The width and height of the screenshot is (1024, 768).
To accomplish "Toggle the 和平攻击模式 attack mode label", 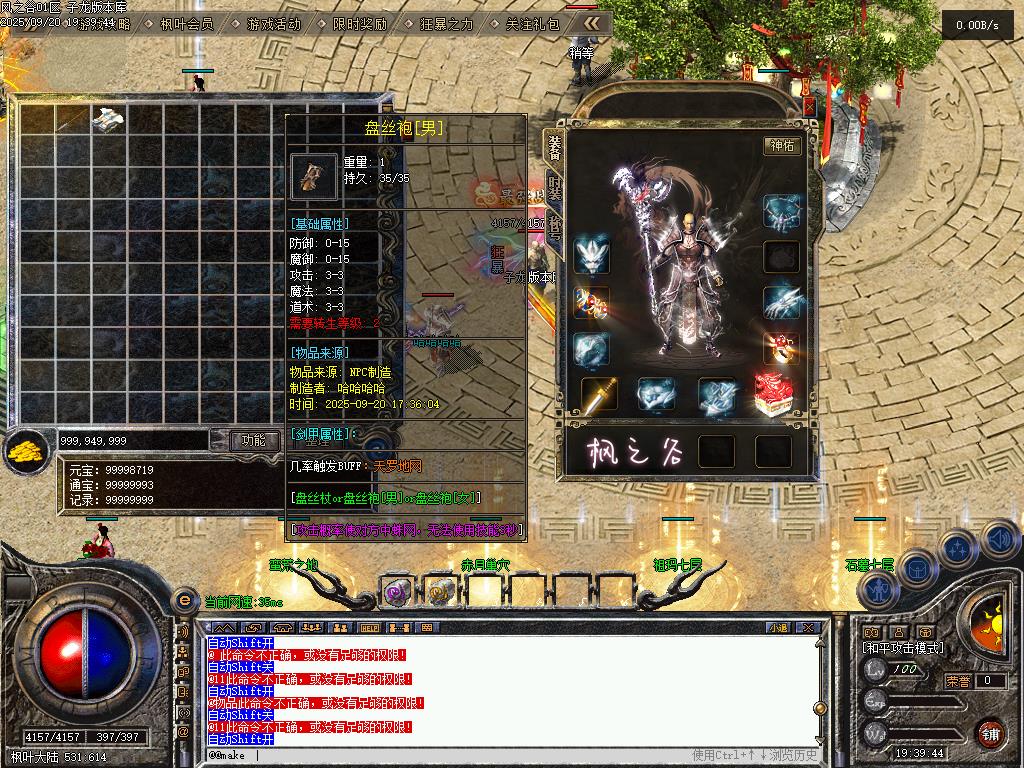I will 903,648.
